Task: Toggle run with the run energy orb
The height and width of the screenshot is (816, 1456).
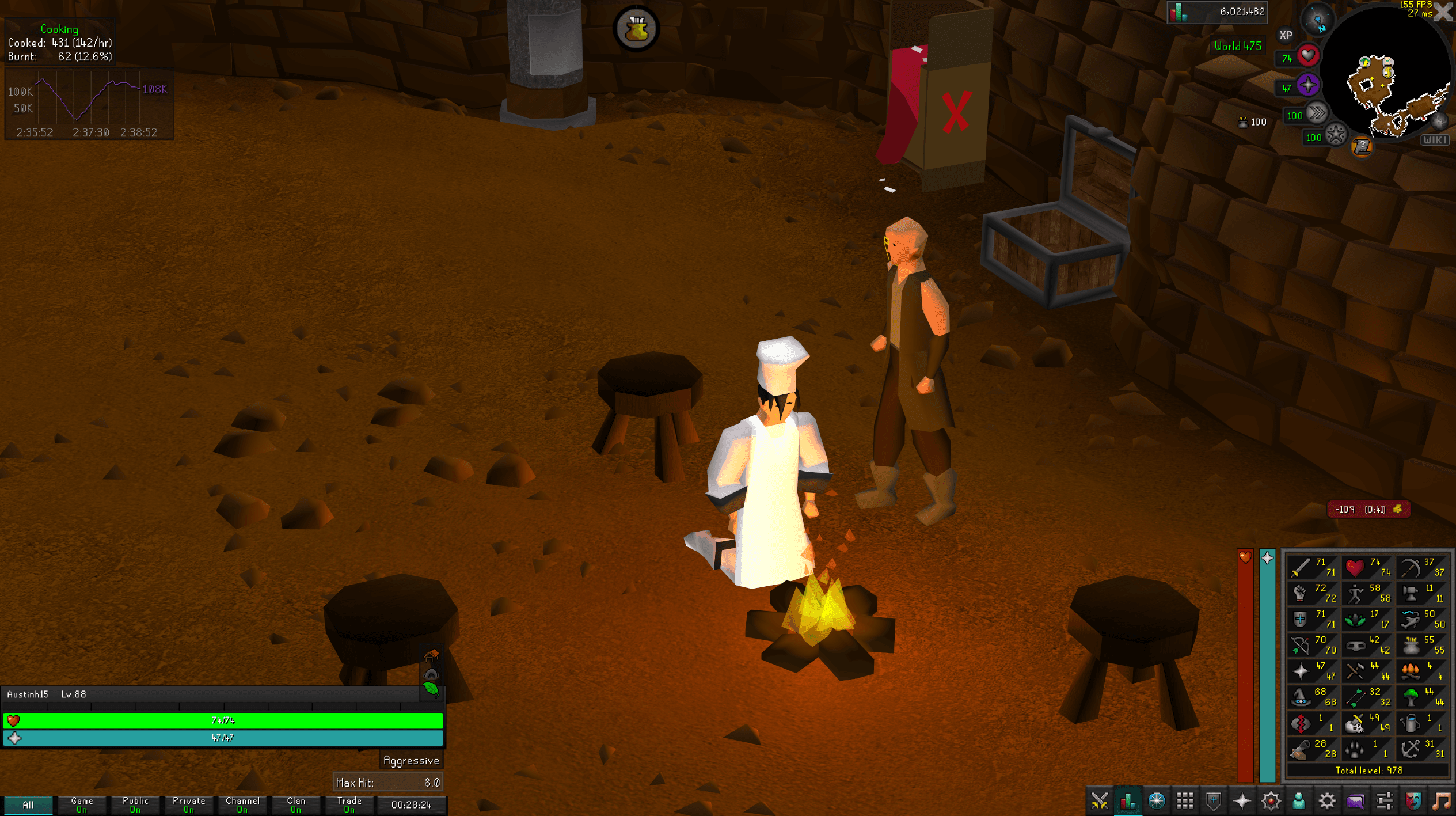Action: pyautogui.click(x=1318, y=113)
